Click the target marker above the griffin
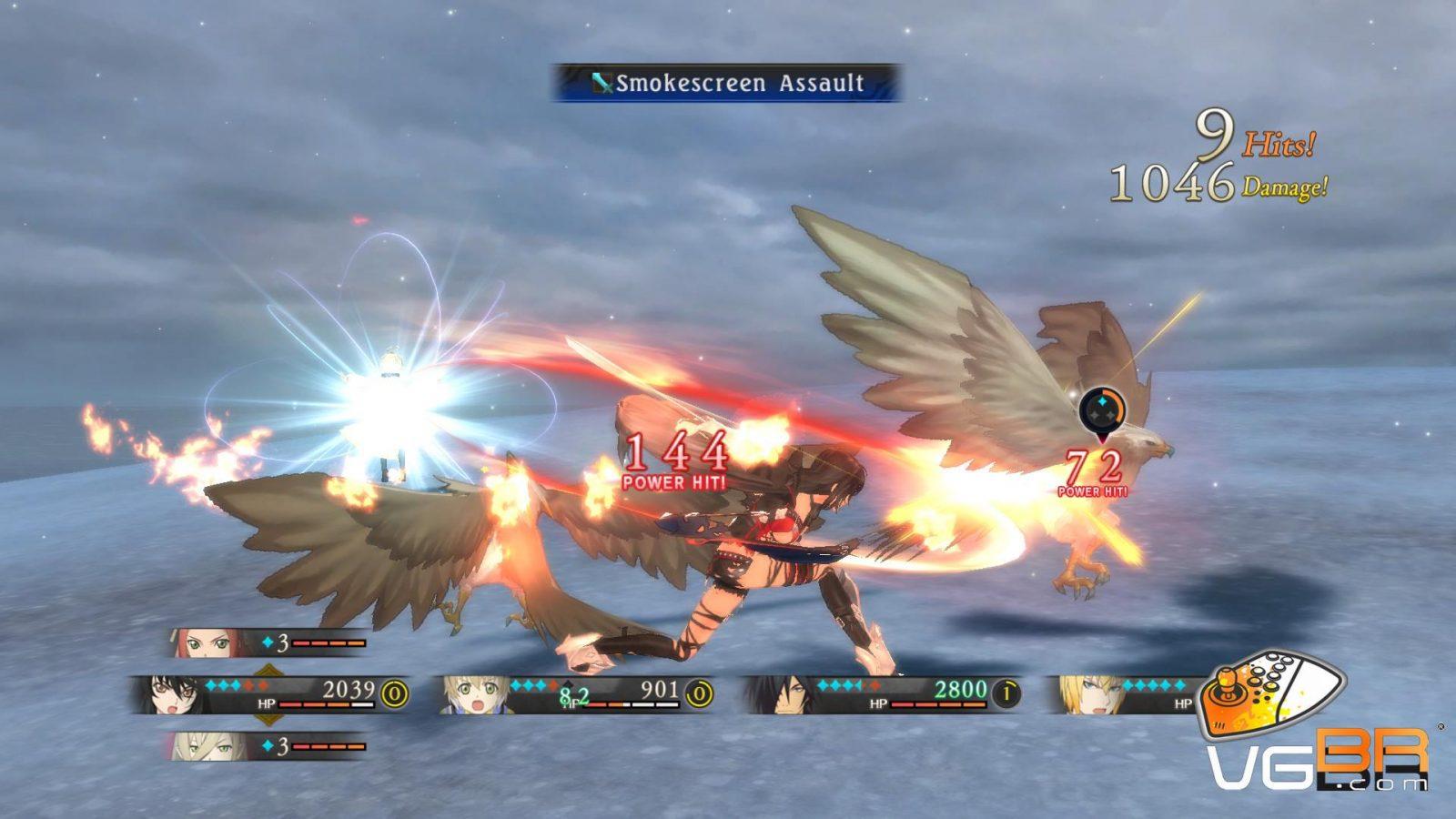This screenshot has width=1456, height=819. coord(1102,411)
